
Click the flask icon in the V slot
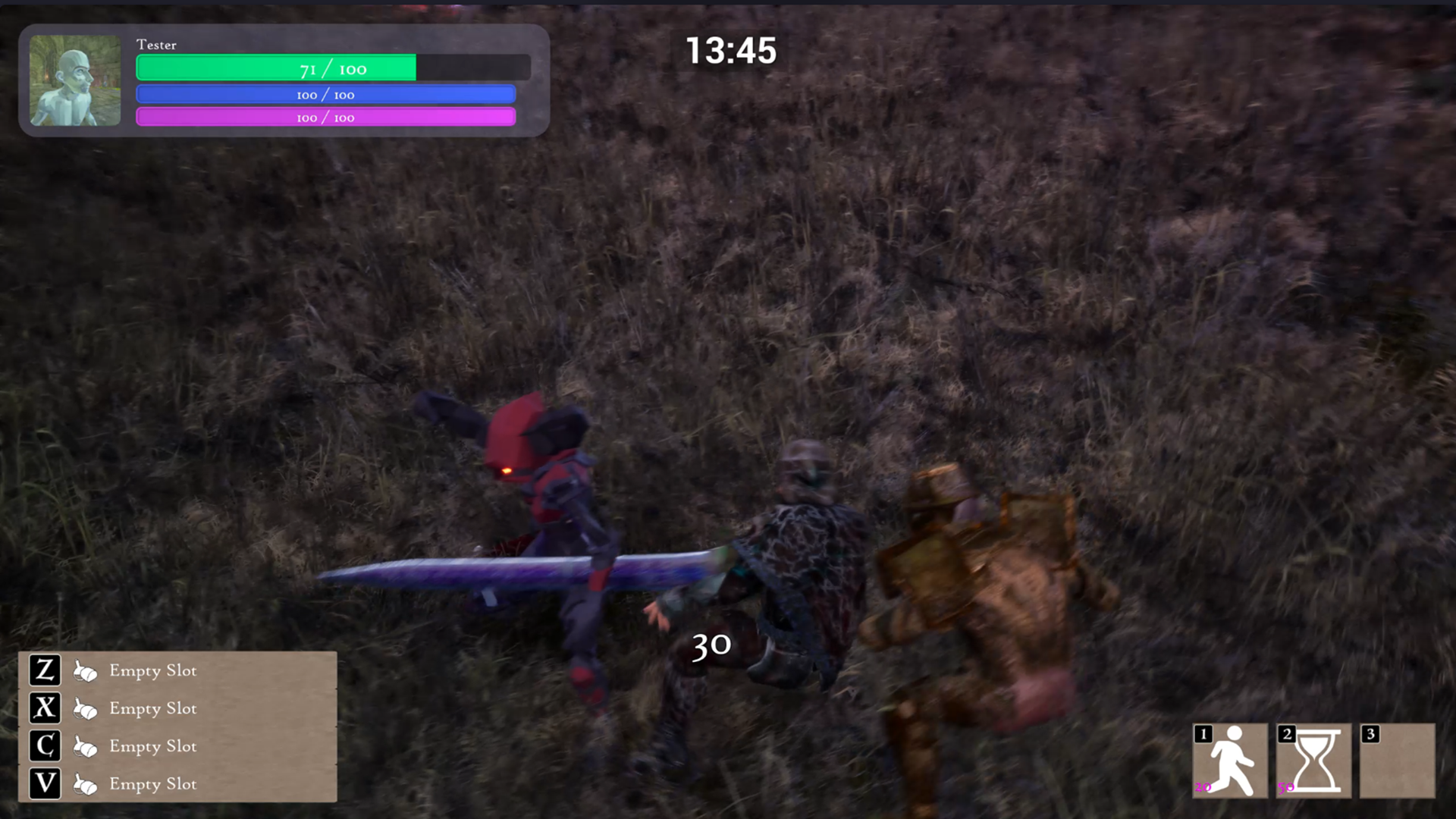point(85,785)
